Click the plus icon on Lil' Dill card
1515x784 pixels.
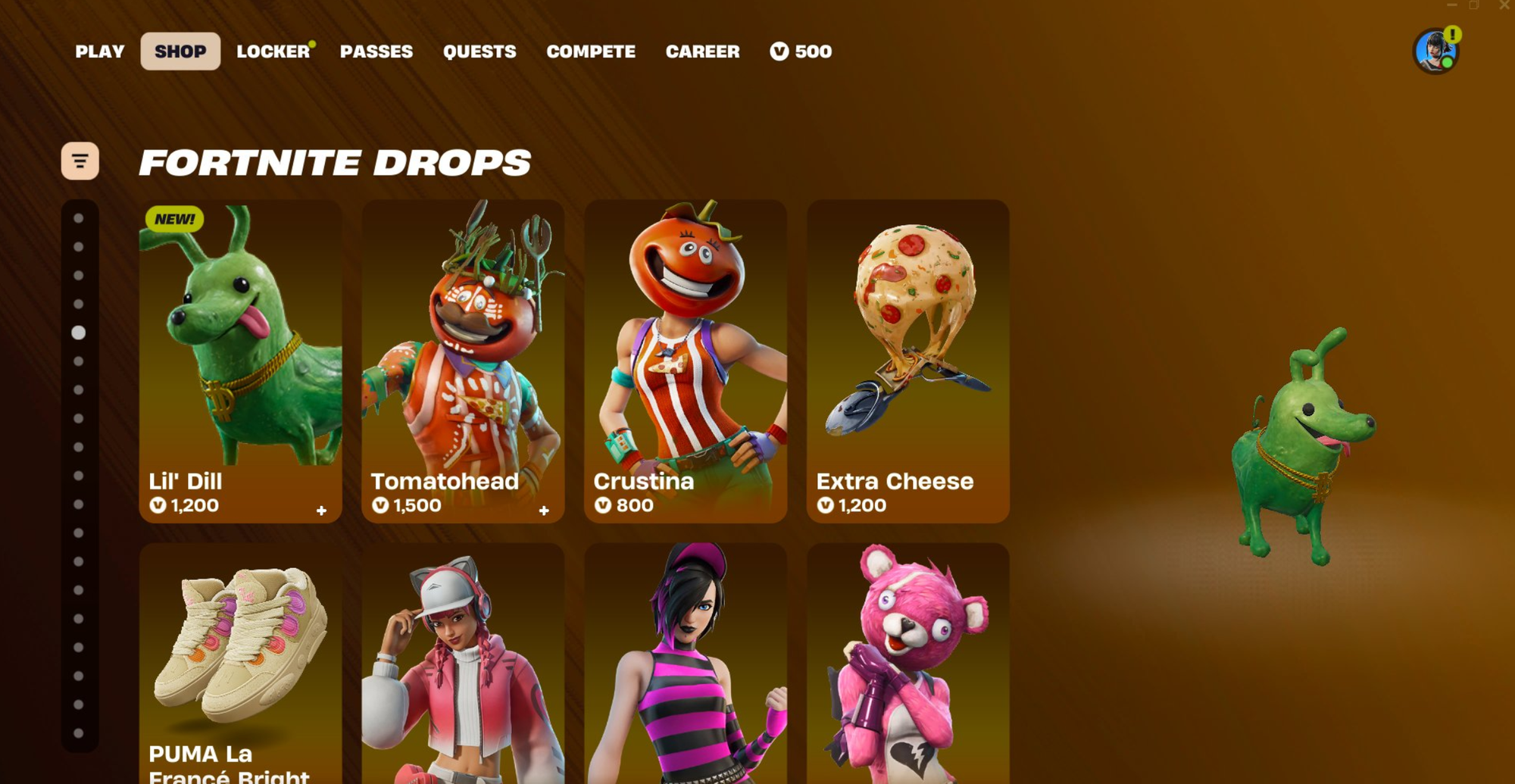click(x=322, y=511)
